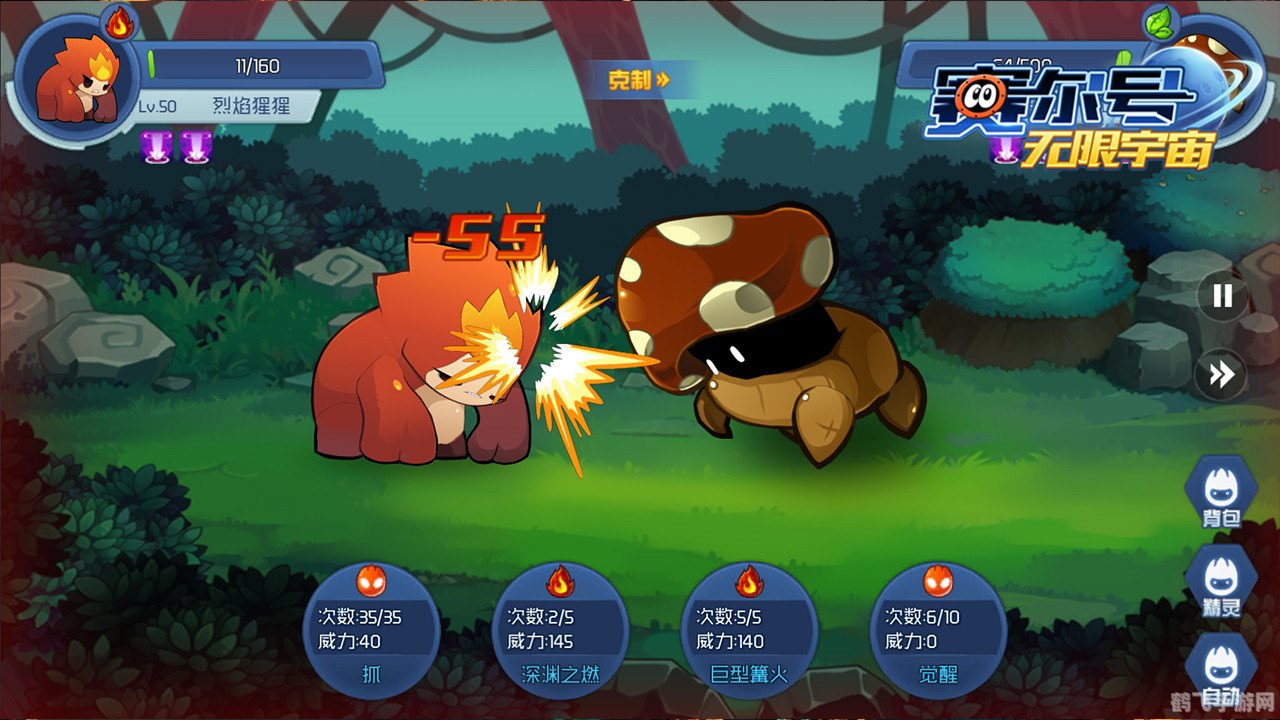Cast the 深渊之燃 fire skill
This screenshot has height=720, width=1280.
(560, 630)
